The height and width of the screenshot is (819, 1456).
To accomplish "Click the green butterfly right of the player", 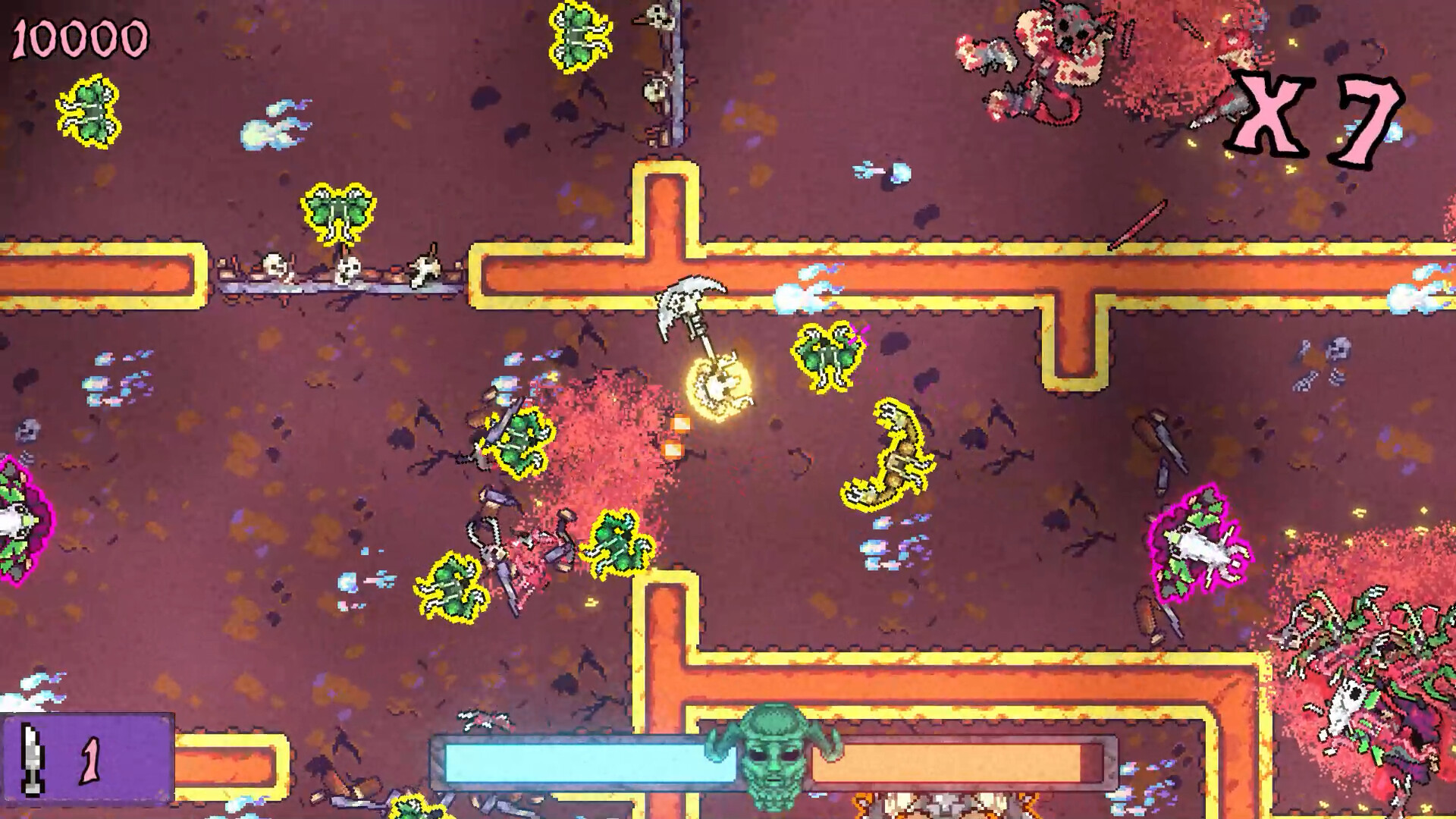I will (827, 356).
